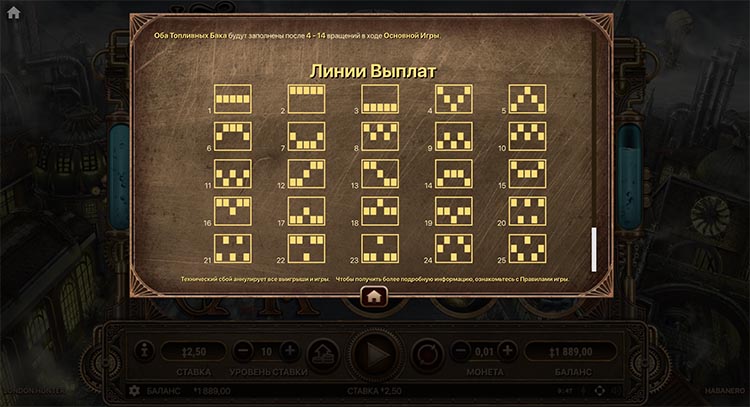Toggle the autoplay circular arrow button

click(x=427, y=352)
